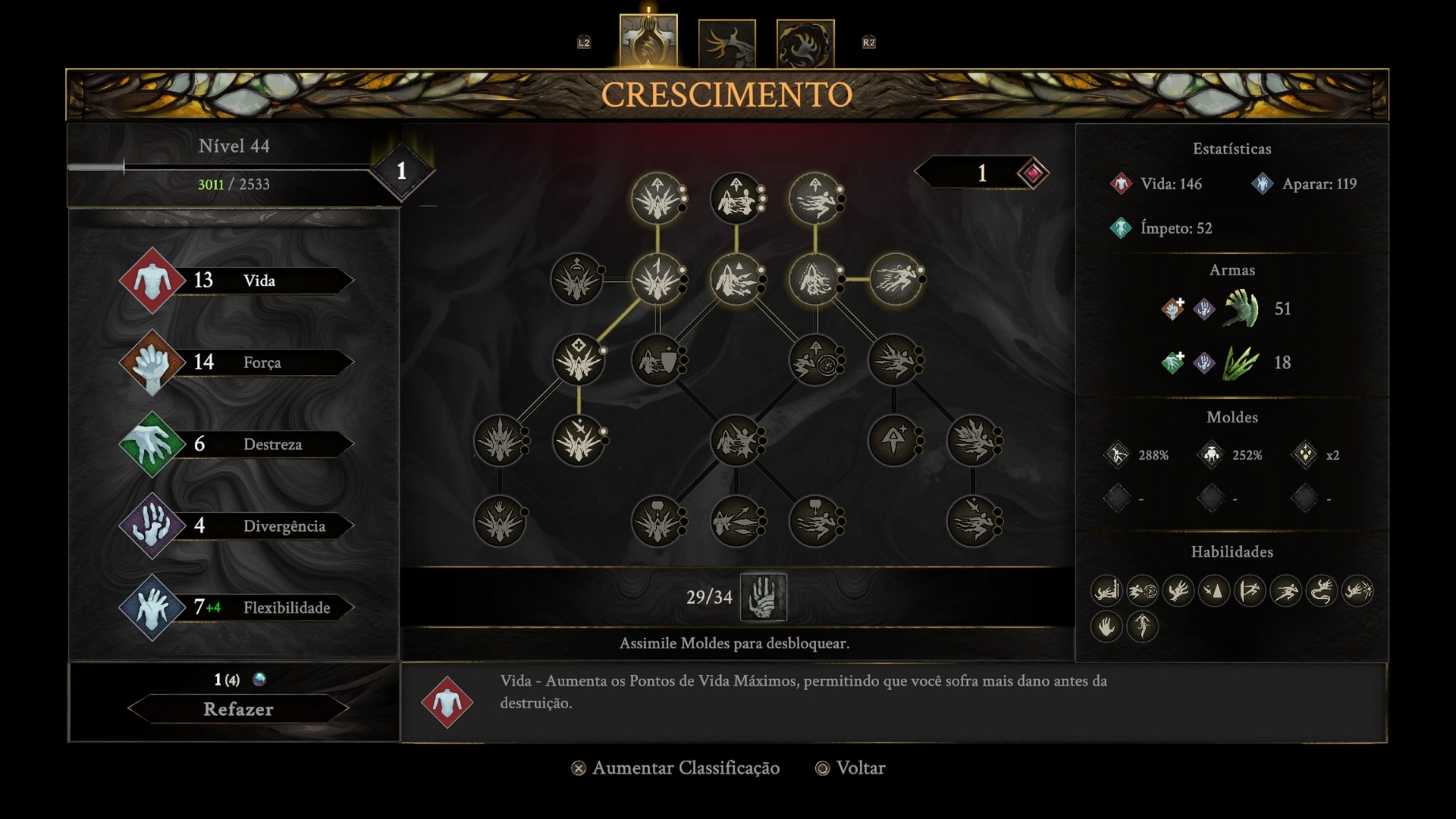The image size is (1456, 819).
Task: Select the serpent-shaped ability icon
Action: (x=1321, y=591)
